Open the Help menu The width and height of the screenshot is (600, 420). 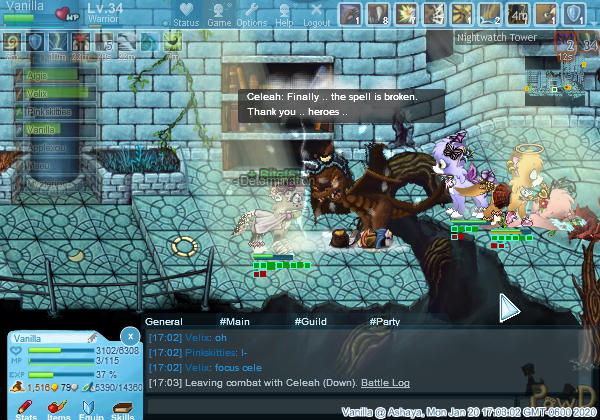pos(284,14)
